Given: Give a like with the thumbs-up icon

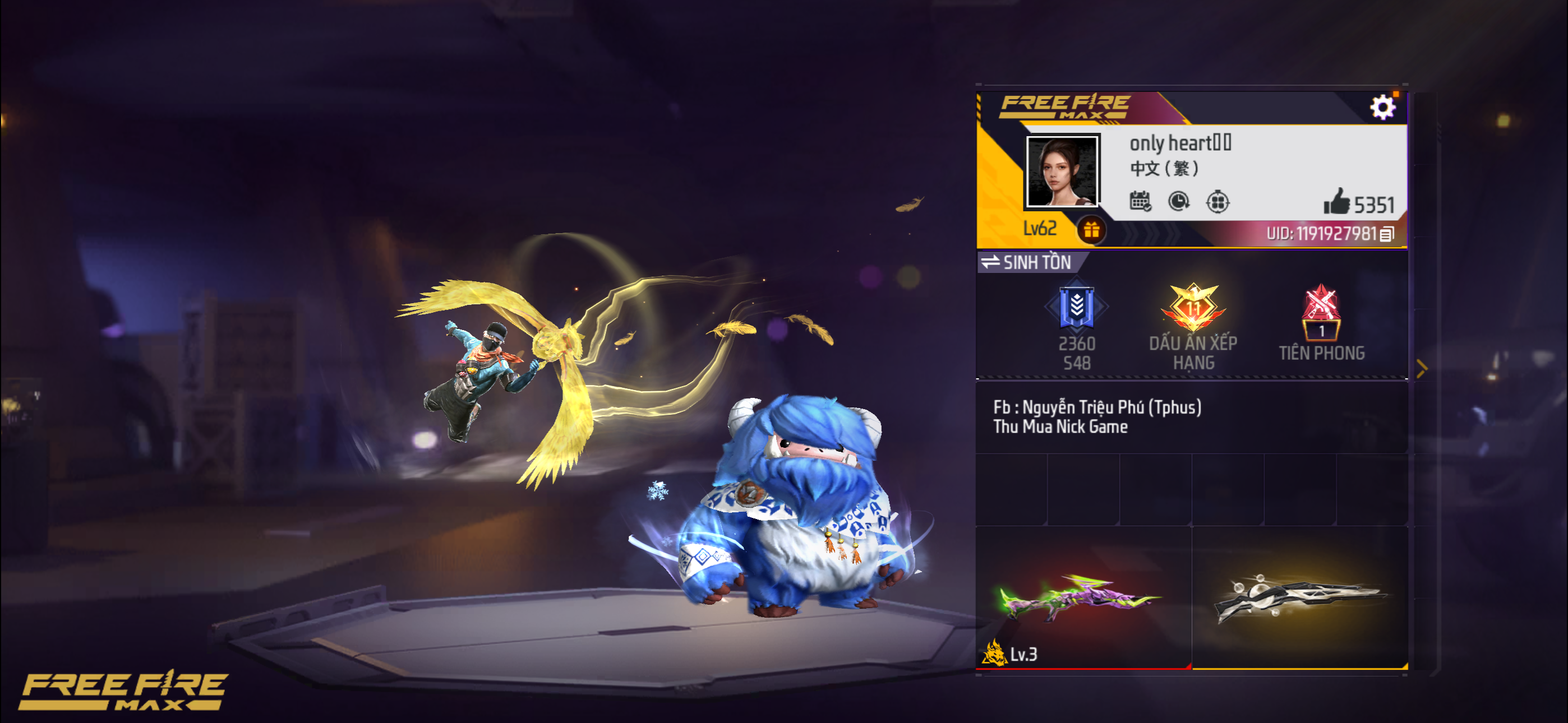Looking at the screenshot, I should tap(1336, 202).
